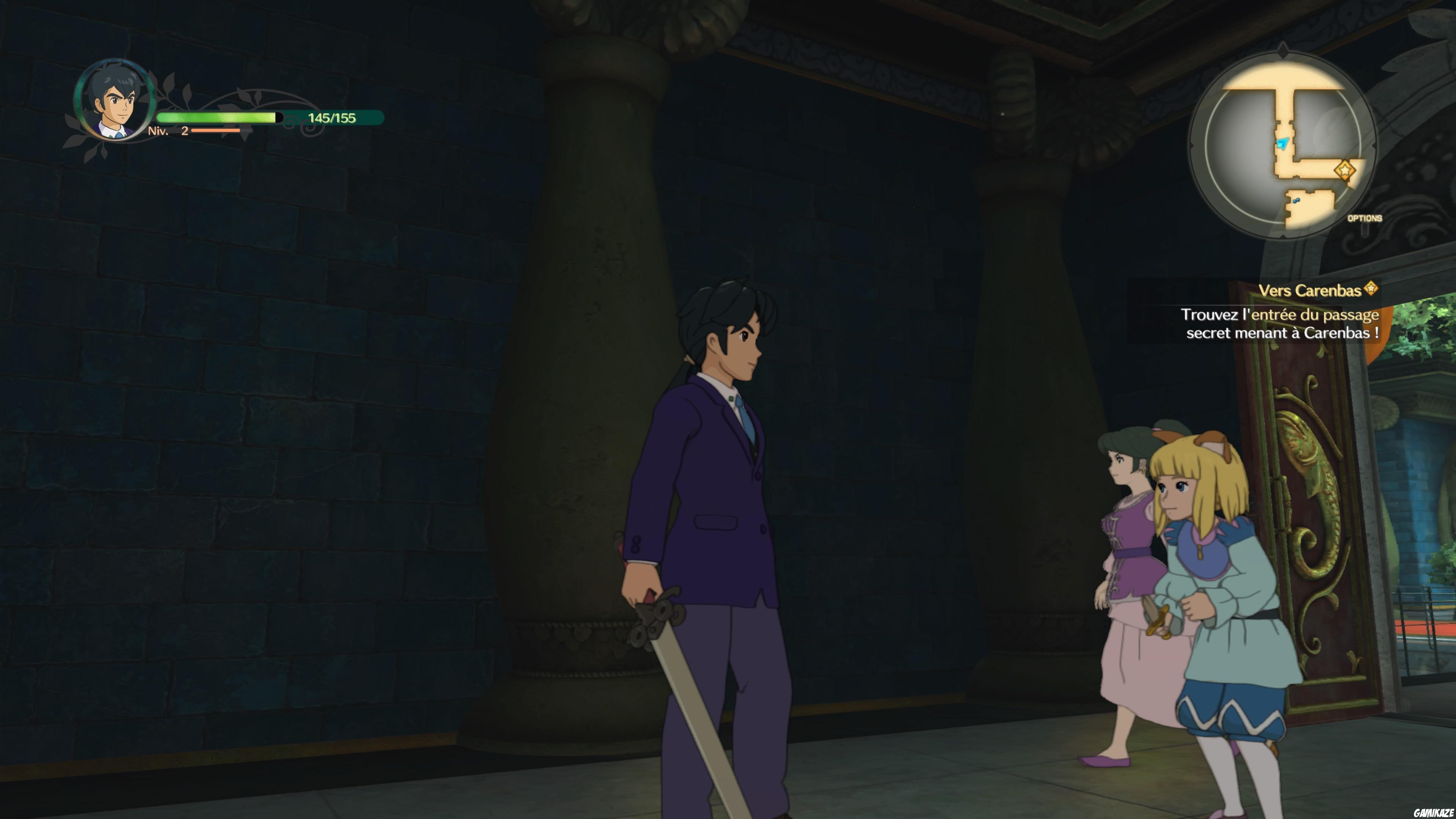Click the OPTIONS button icon under the minimap
The height and width of the screenshot is (819, 1456).
1365,231
